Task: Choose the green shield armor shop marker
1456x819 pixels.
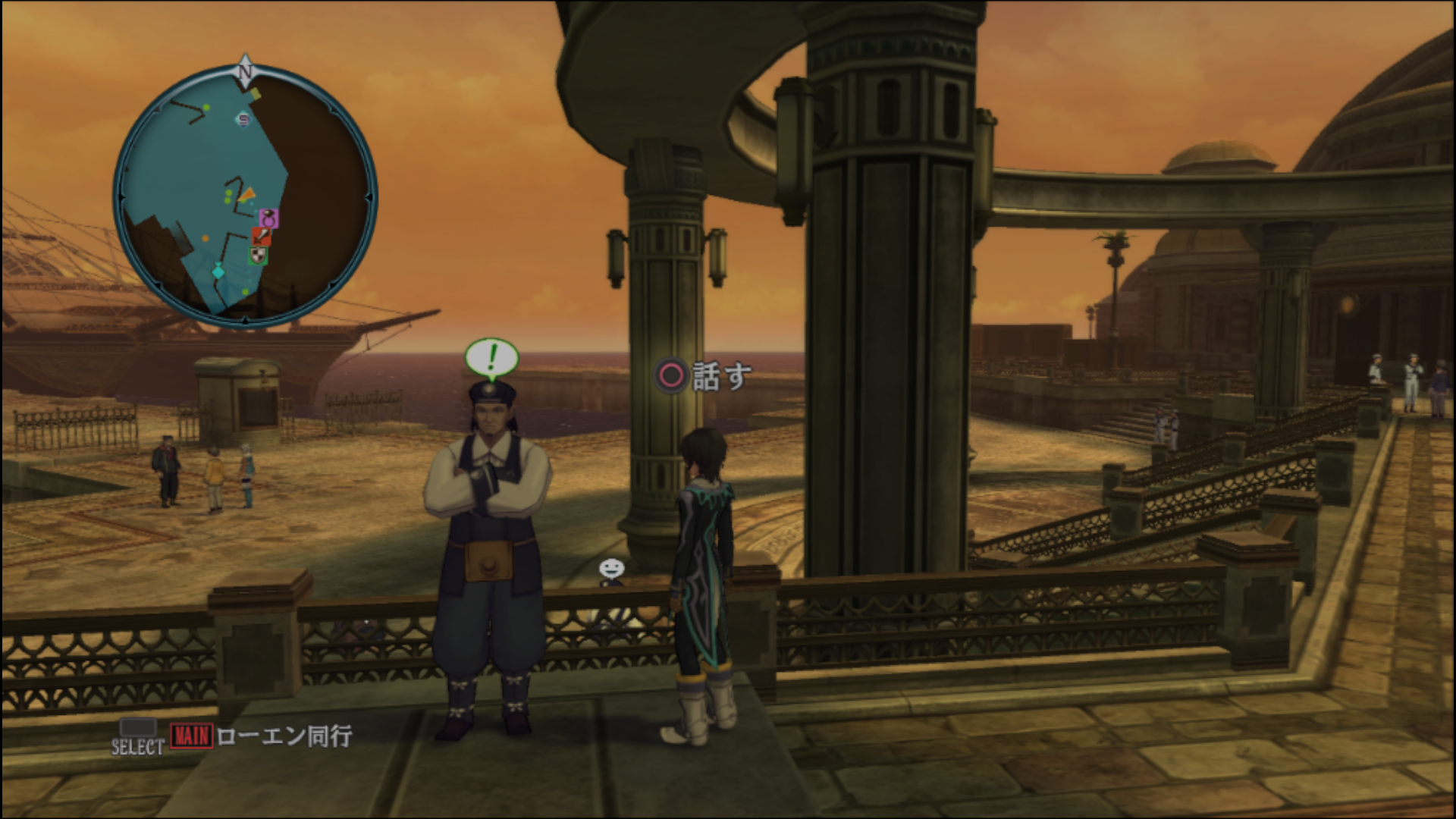Action: click(259, 256)
